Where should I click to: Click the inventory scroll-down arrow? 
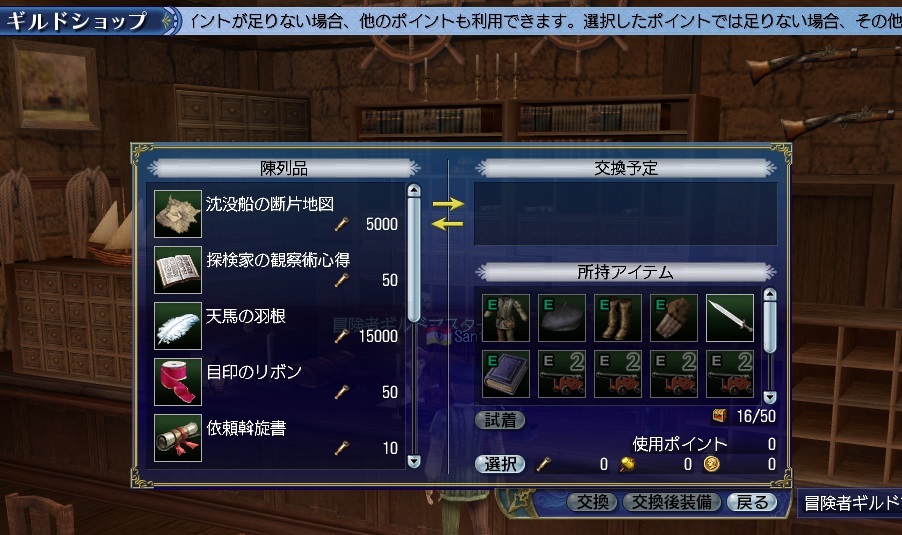[769, 397]
